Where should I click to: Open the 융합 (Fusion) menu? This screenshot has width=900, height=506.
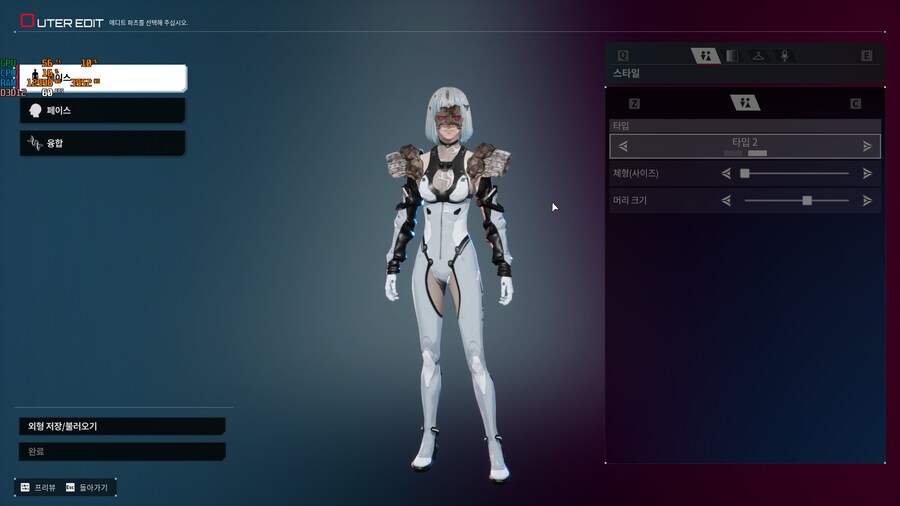[x=102, y=143]
